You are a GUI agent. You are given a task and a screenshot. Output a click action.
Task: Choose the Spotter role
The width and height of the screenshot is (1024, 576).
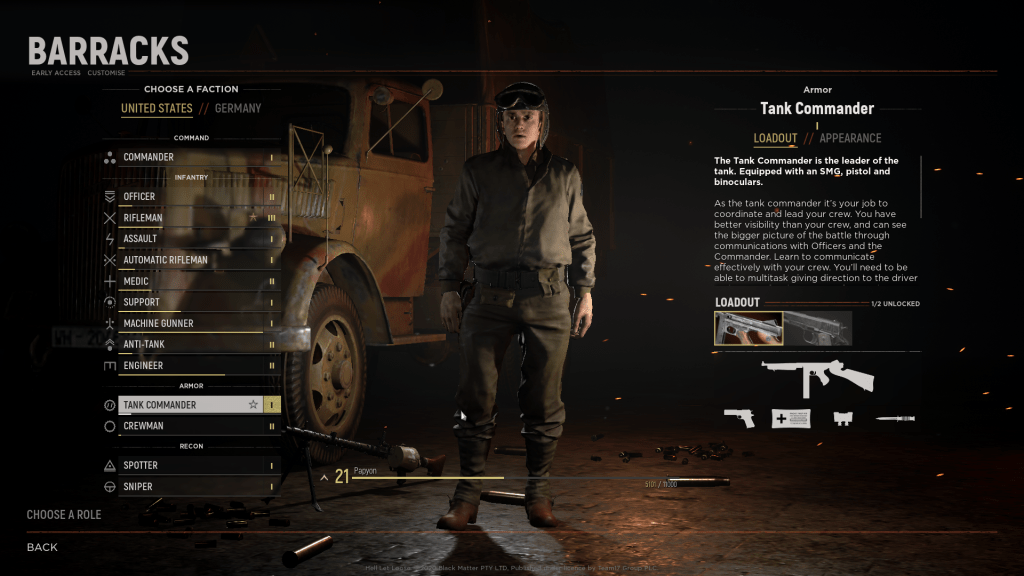(190, 466)
